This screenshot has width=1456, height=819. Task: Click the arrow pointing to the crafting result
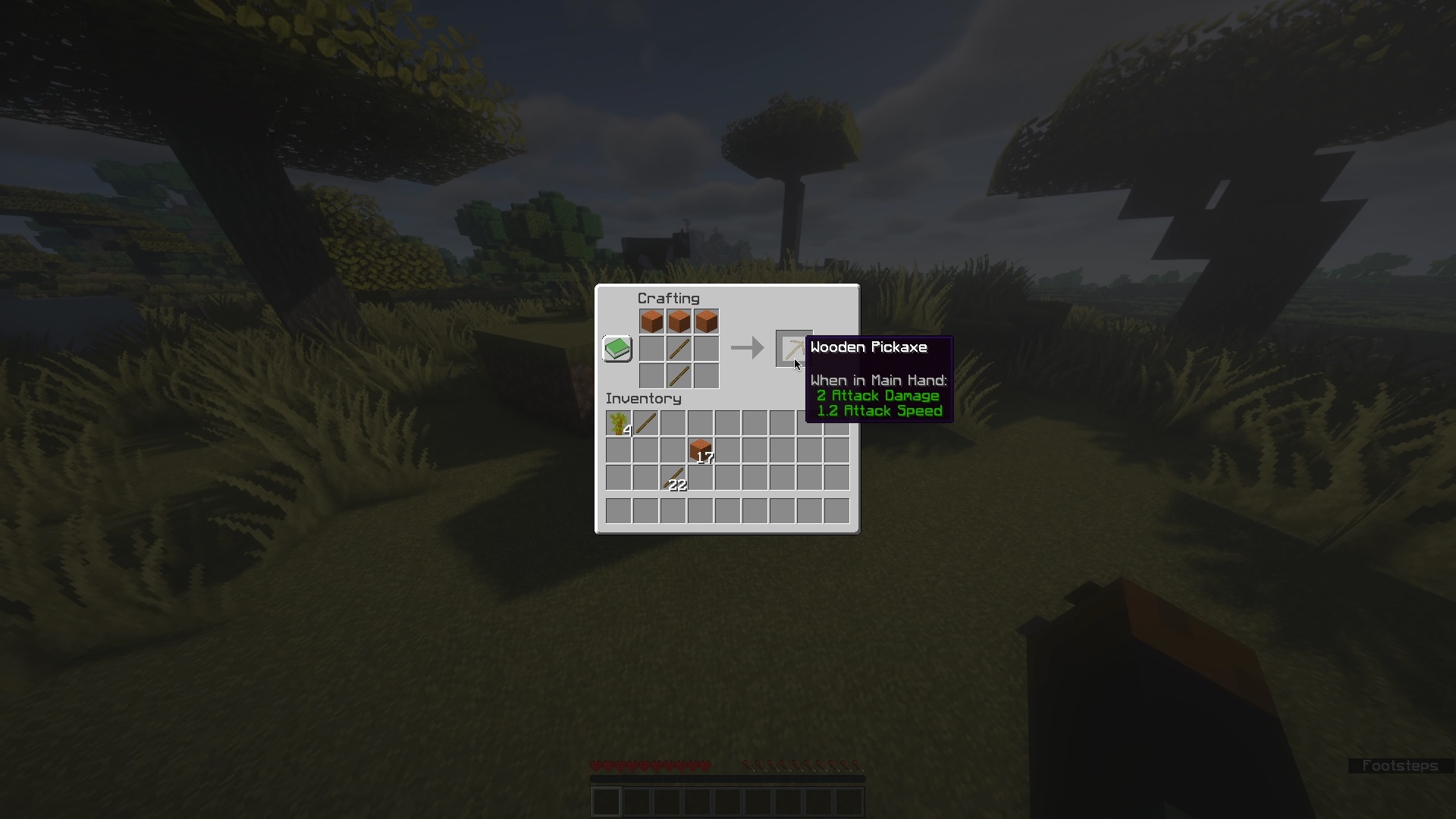point(746,348)
